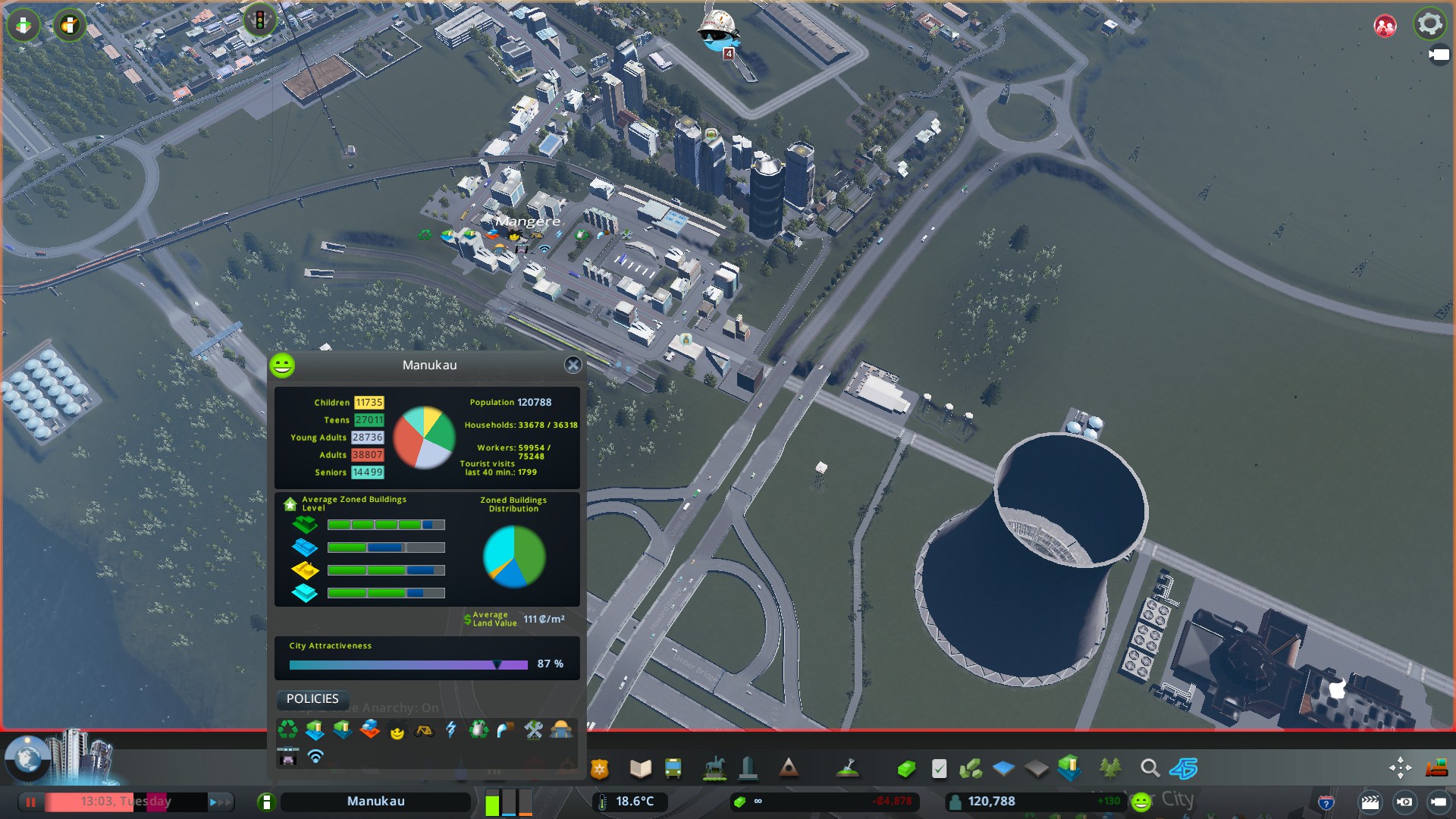Viewport: 1456px width, 819px height.
Task: Open the traffic light tool icon
Action: click(x=259, y=20)
